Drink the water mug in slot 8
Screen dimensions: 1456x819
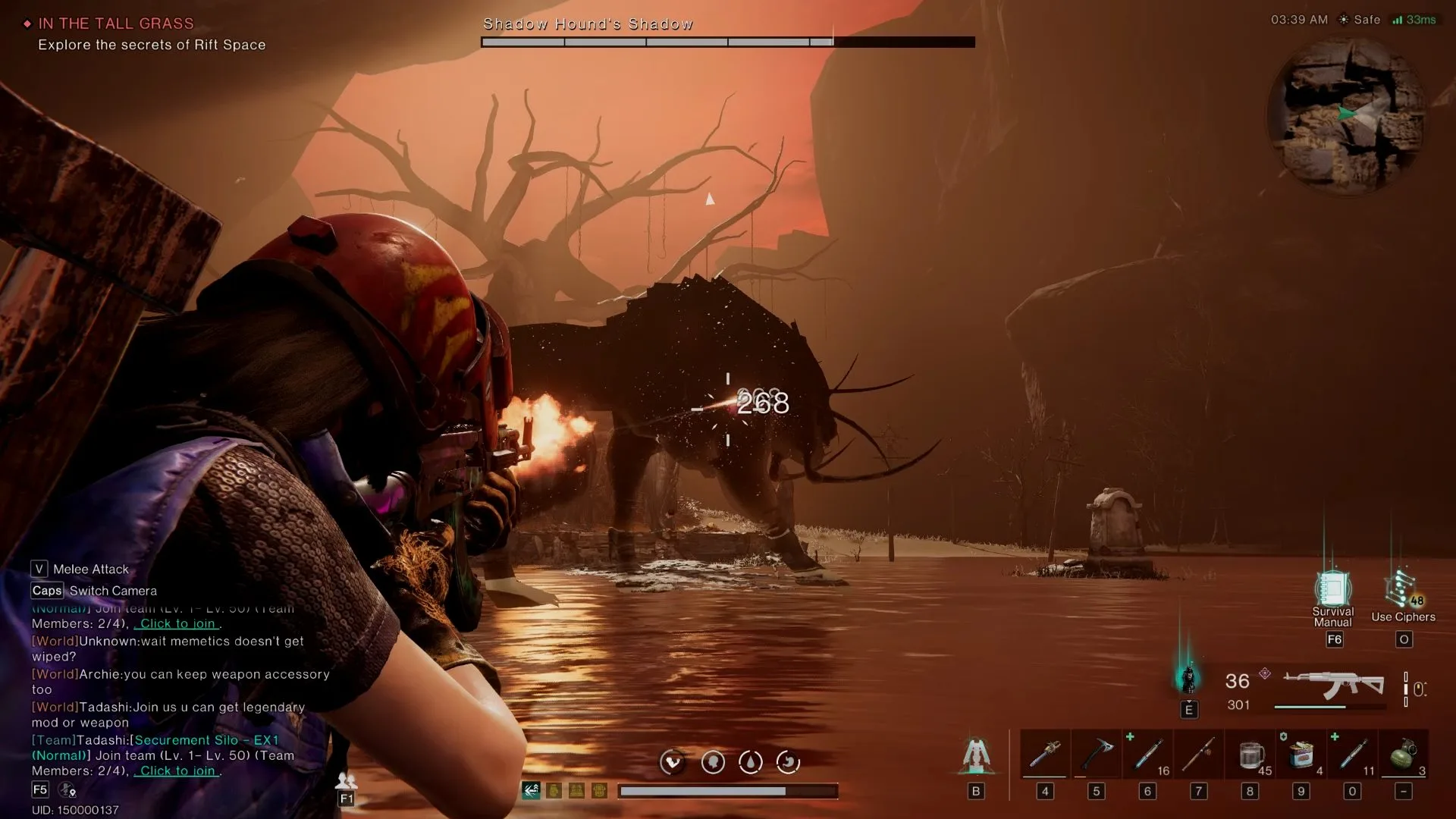1250,754
